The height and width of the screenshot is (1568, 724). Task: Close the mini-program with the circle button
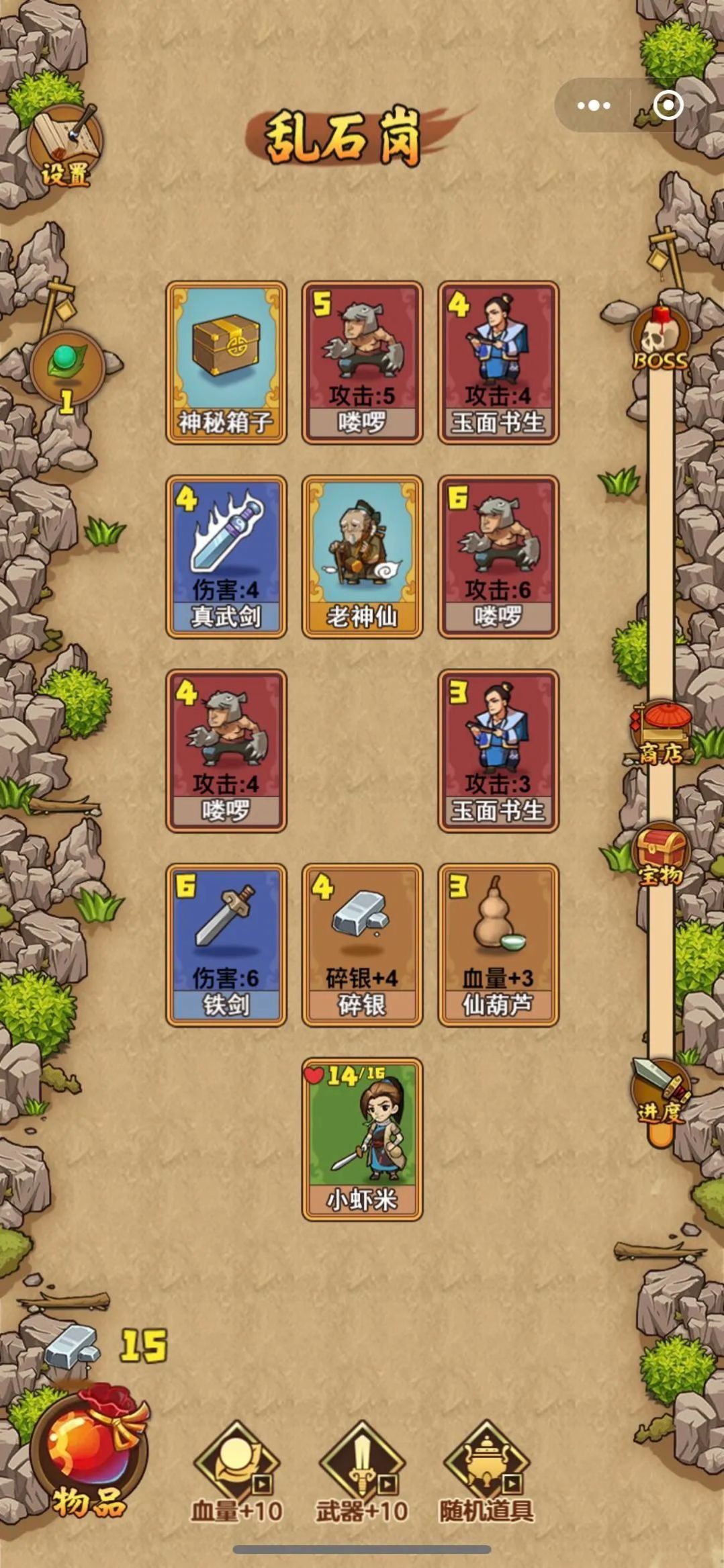(x=668, y=105)
